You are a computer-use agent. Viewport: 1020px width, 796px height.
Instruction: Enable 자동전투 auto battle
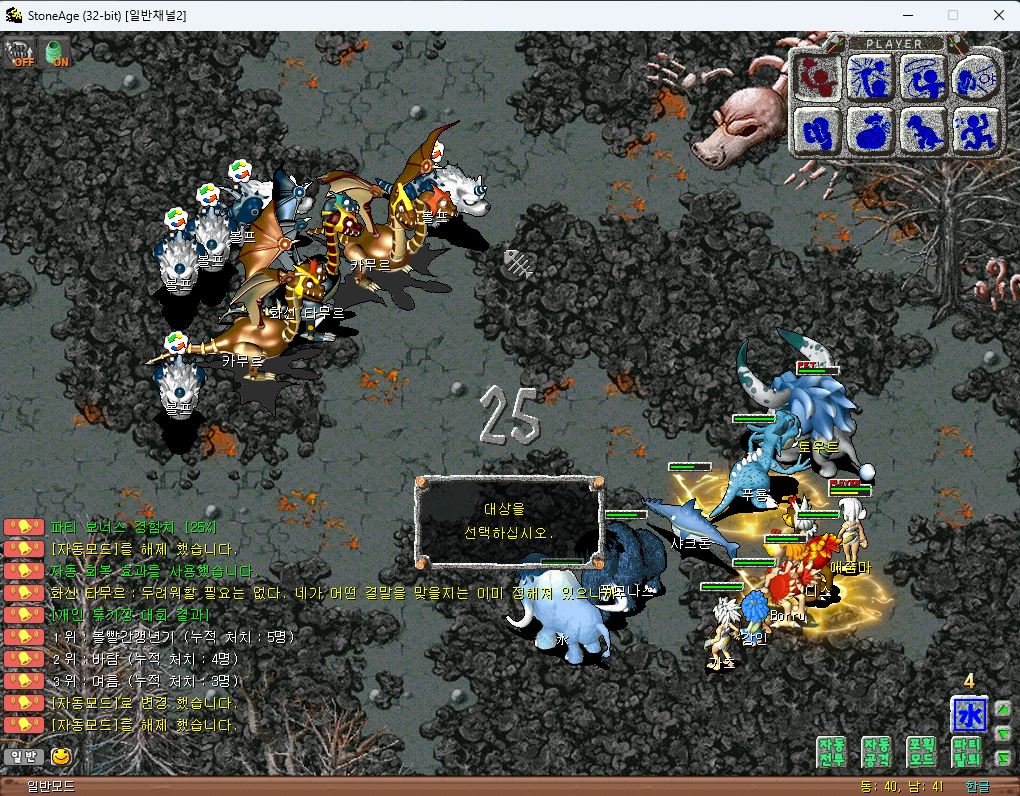click(832, 752)
